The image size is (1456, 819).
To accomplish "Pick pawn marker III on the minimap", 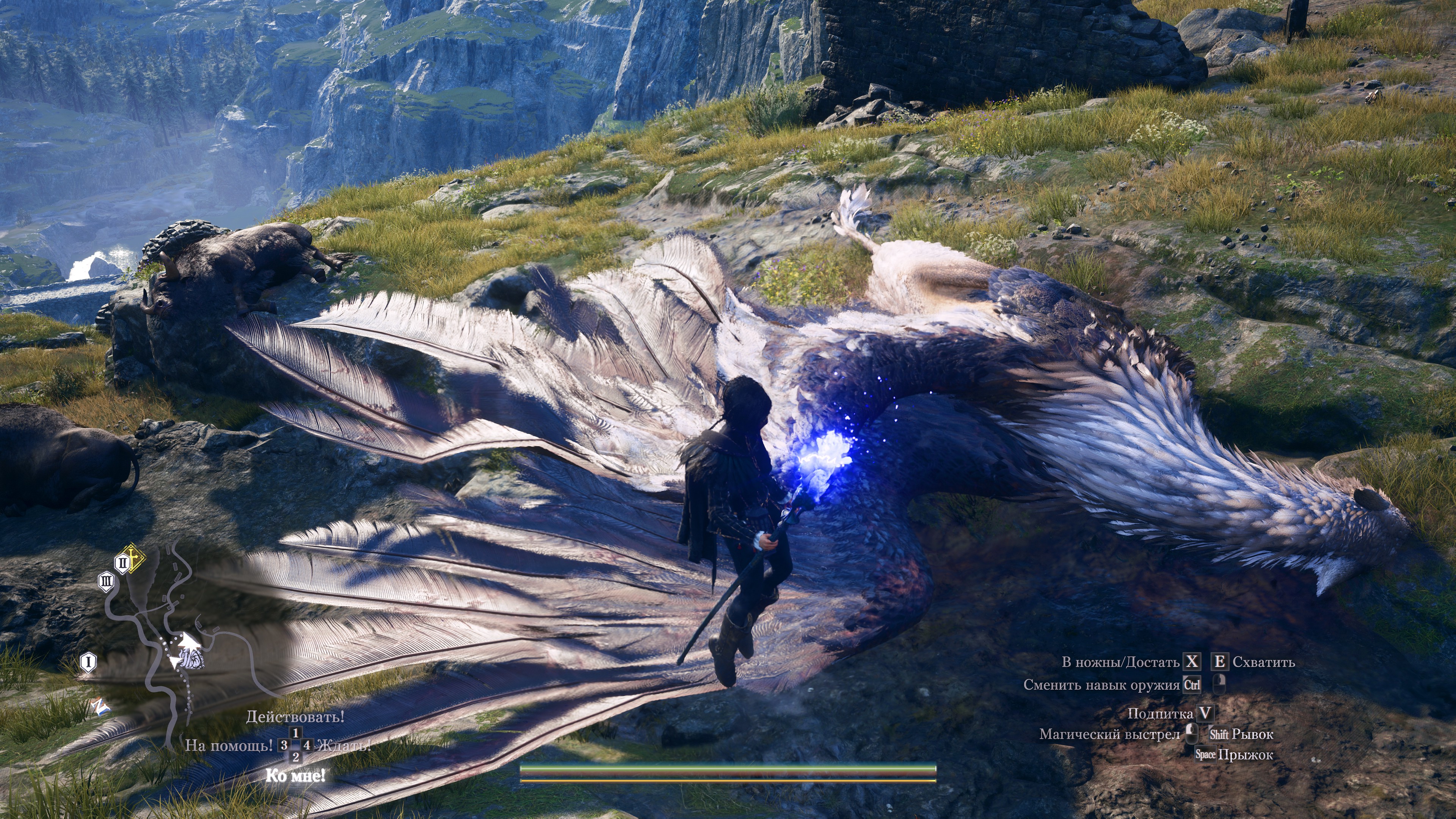I will point(106,582).
